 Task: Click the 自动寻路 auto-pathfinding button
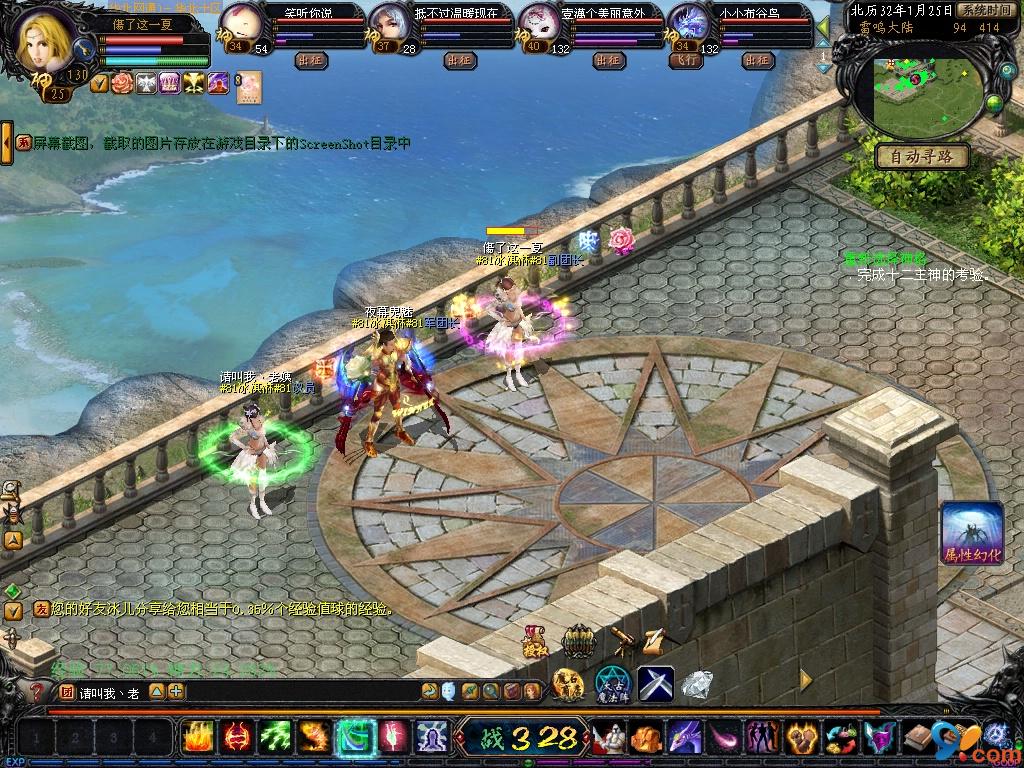coord(922,156)
